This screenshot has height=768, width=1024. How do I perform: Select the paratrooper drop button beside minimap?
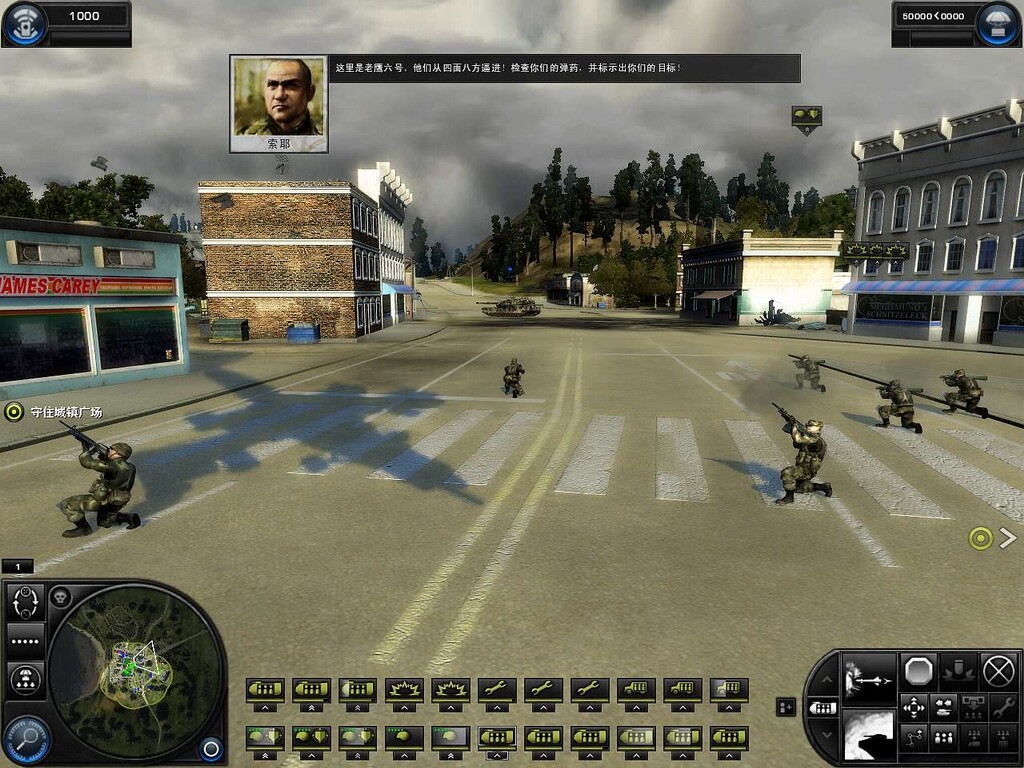click(x=25, y=680)
